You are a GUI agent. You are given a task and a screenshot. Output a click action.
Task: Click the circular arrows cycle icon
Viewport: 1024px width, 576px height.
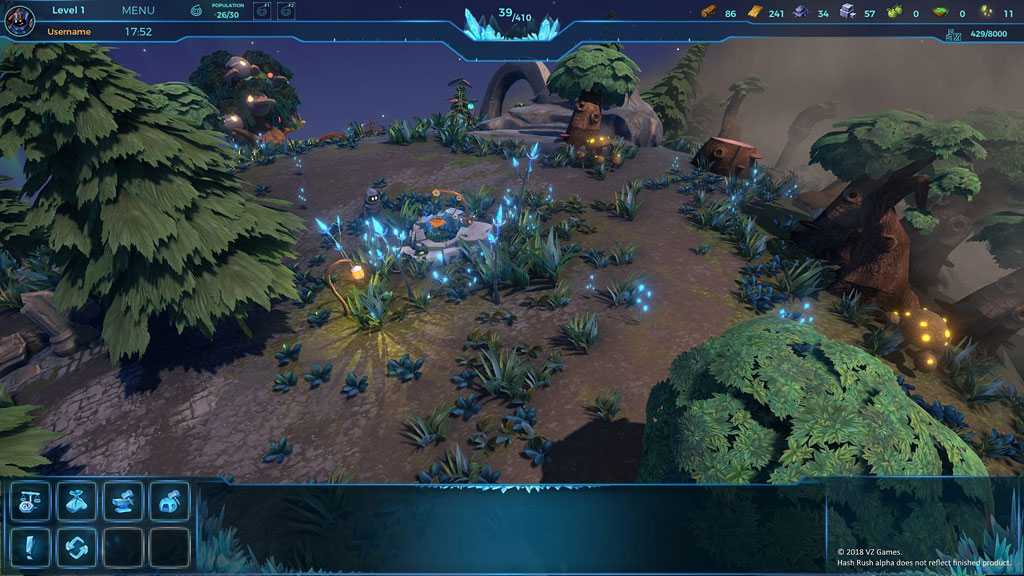tap(76, 547)
